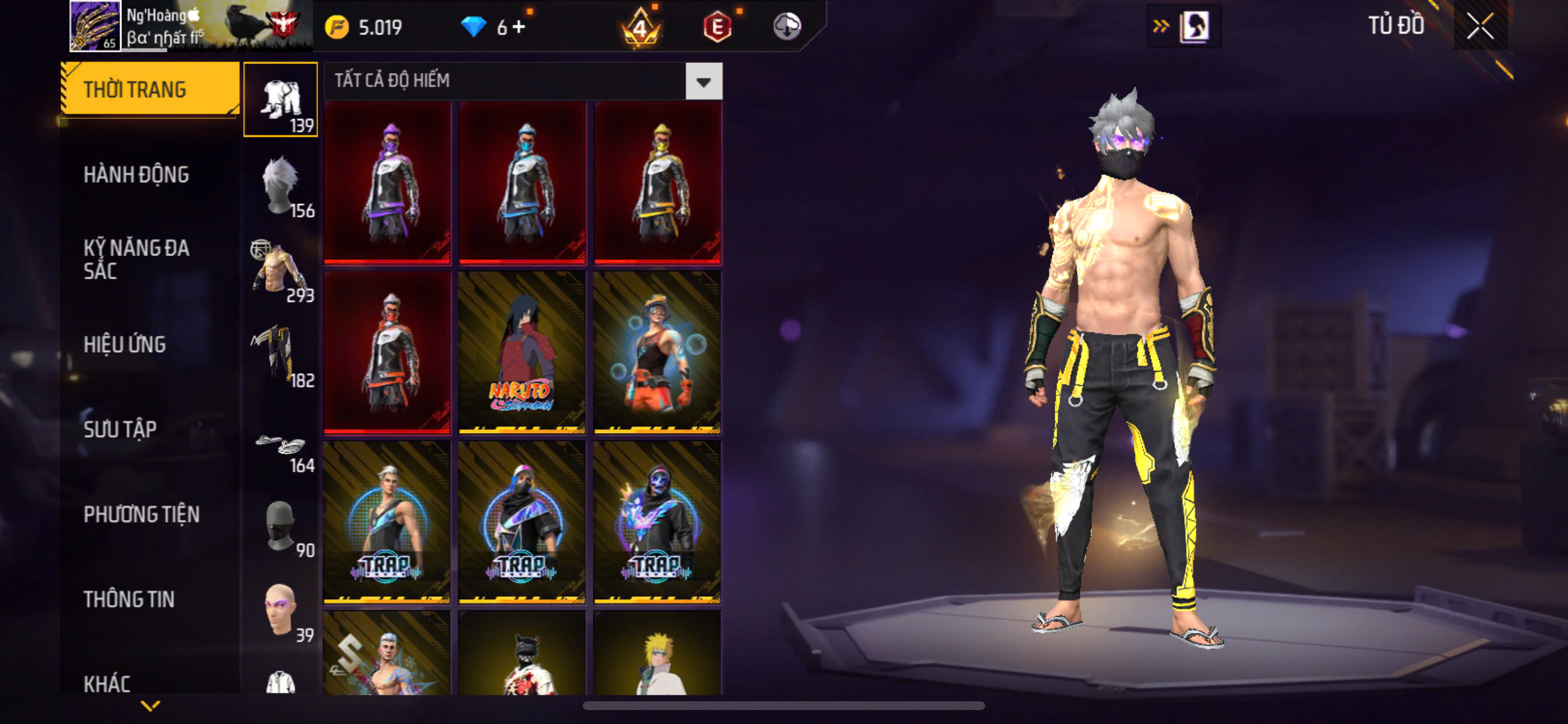Select the pants category showing 182
Viewport: 1568px width, 724px height.
pyautogui.click(x=281, y=356)
